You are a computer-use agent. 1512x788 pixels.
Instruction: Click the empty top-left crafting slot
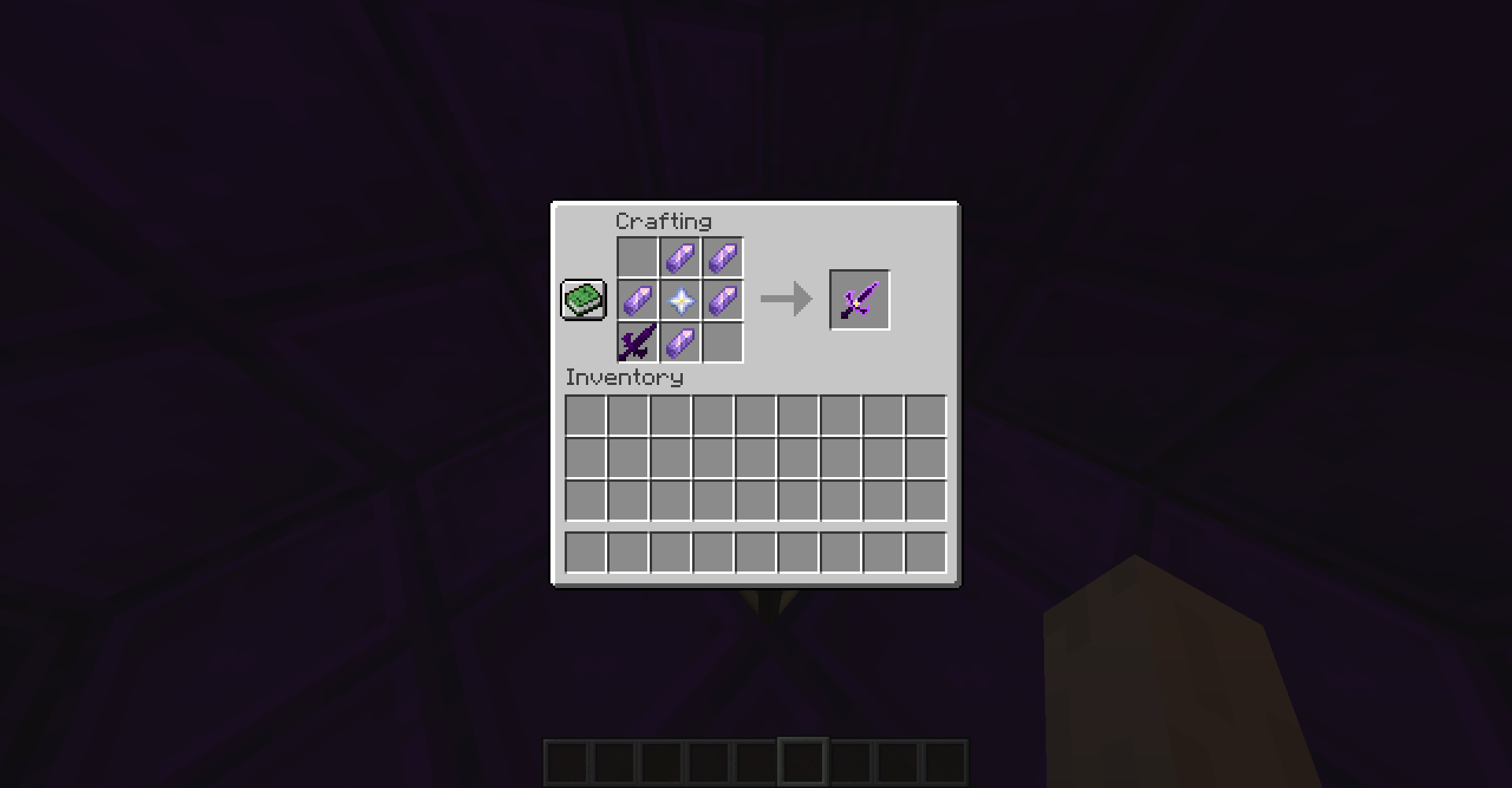pyautogui.click(x=637, y=257)
